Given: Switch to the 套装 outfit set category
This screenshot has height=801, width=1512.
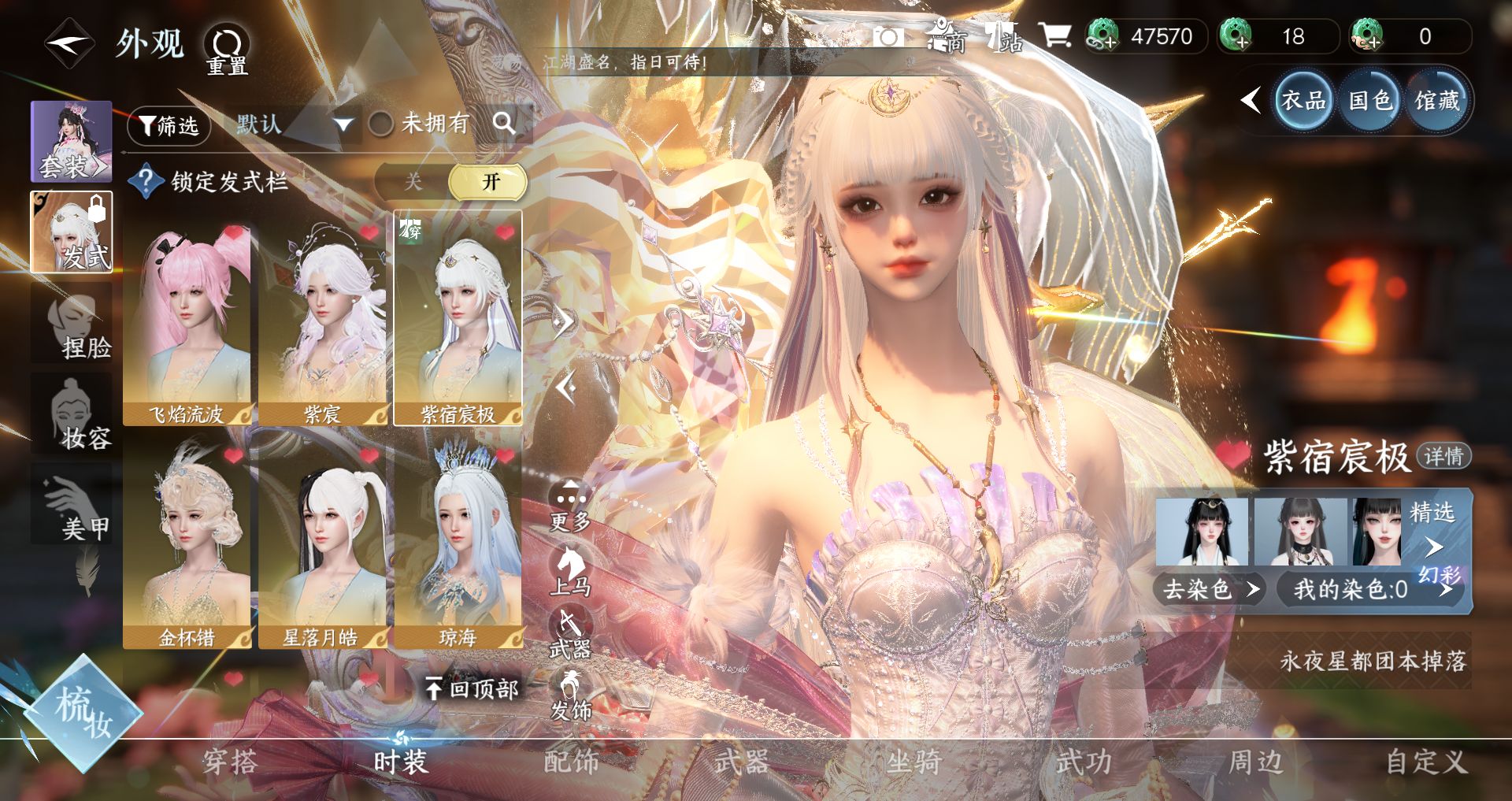Looking at the screenshot, I should click(x=71, y=142).
